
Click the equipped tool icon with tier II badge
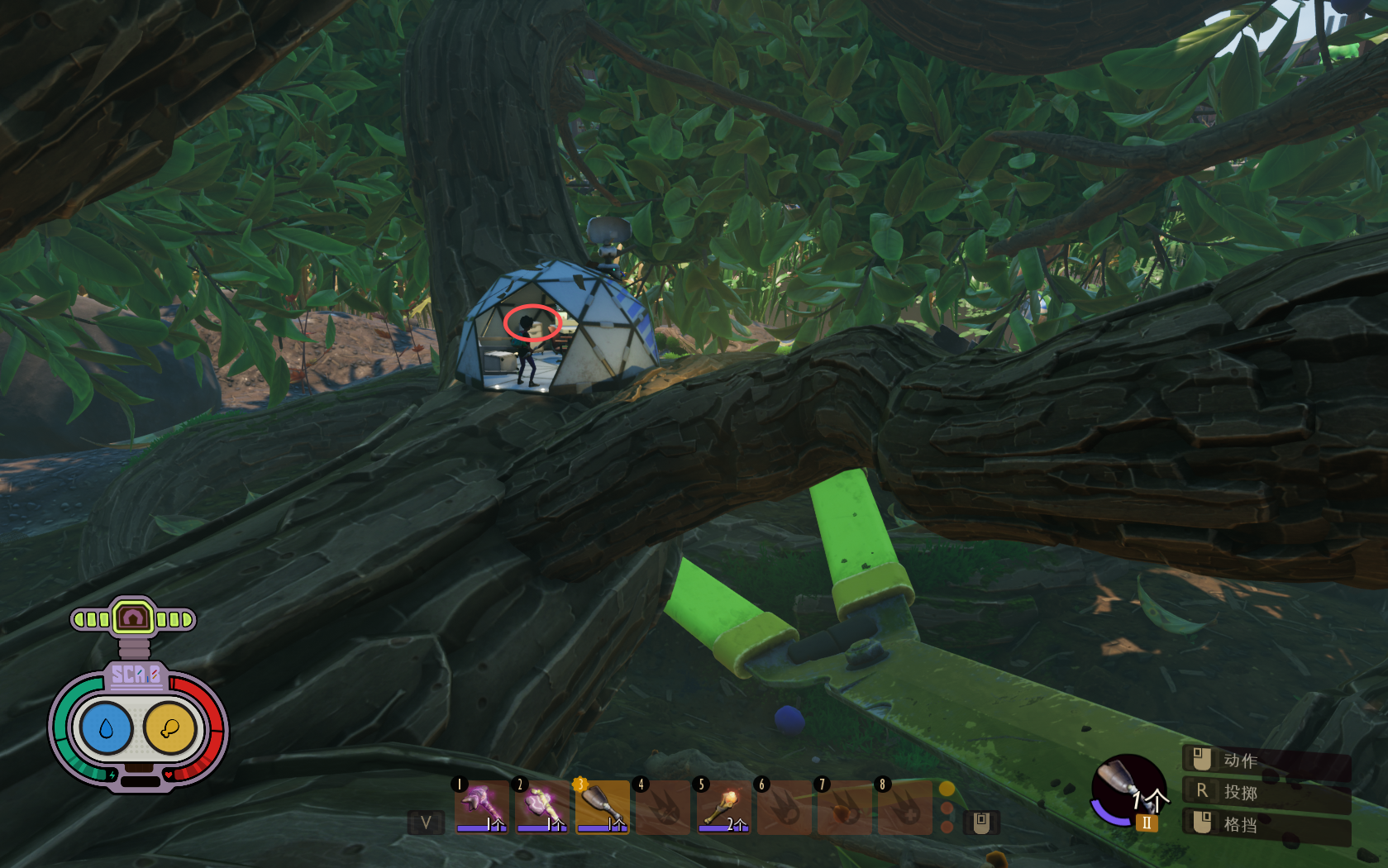pyautogui.click(x=1128, y=790)
